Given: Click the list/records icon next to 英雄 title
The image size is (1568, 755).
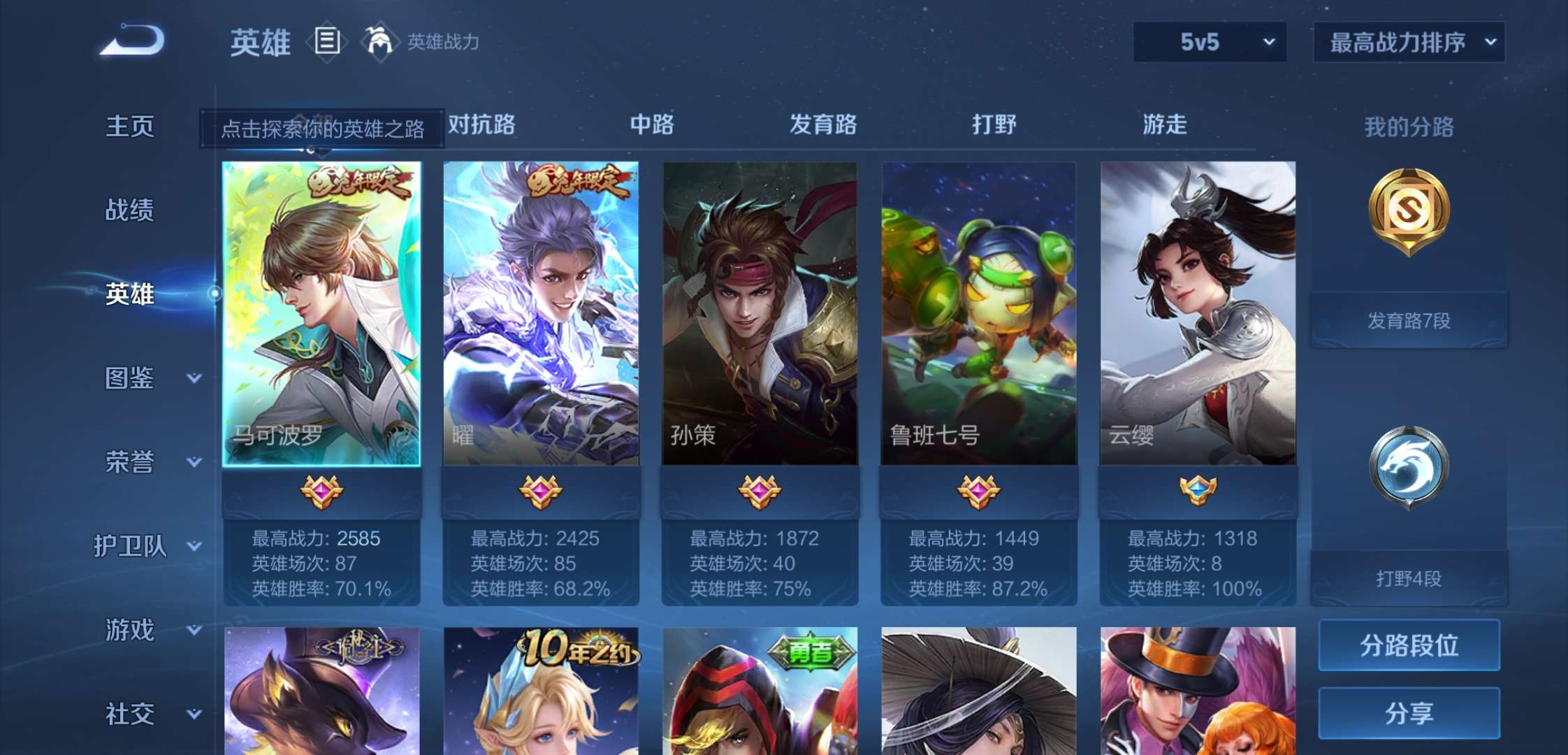Looking at the screenshot, I should coord(326,41).
